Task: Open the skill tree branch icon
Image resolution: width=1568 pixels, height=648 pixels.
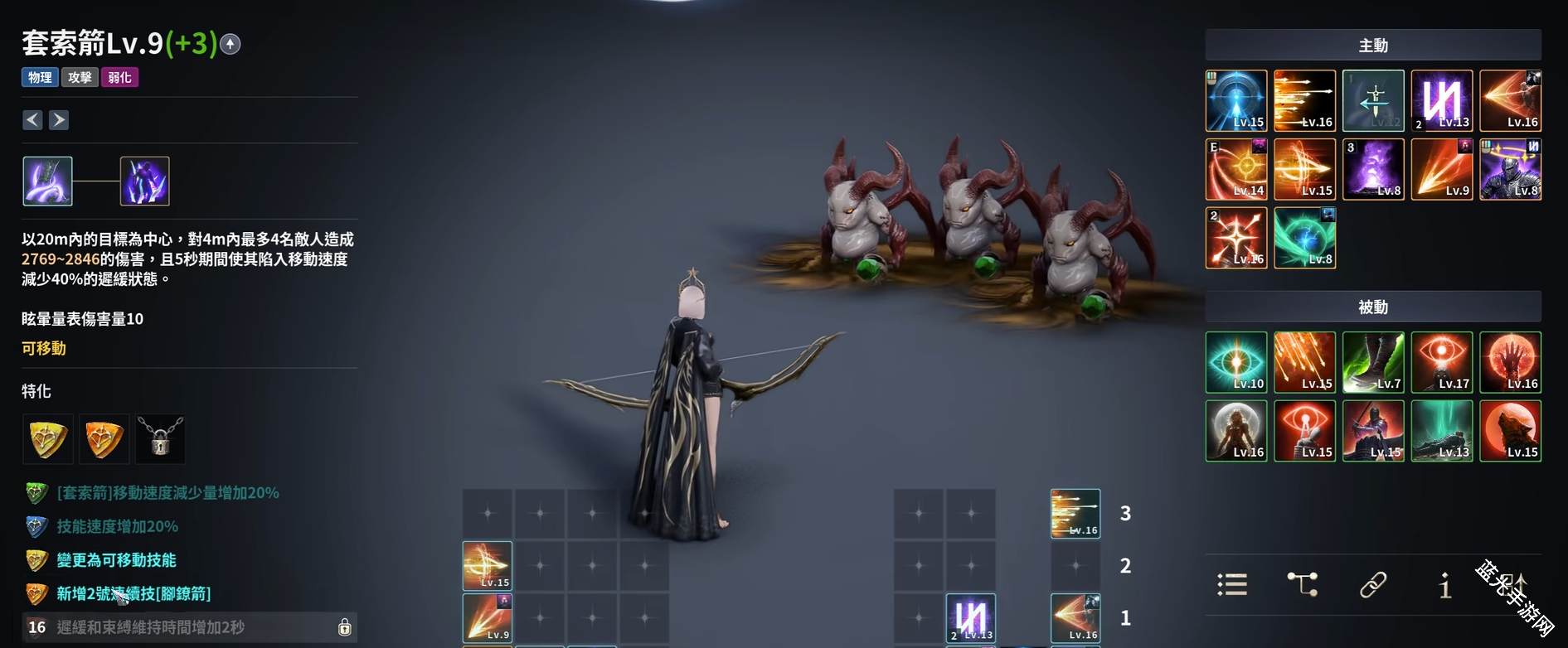Action: coord(1303,585)
